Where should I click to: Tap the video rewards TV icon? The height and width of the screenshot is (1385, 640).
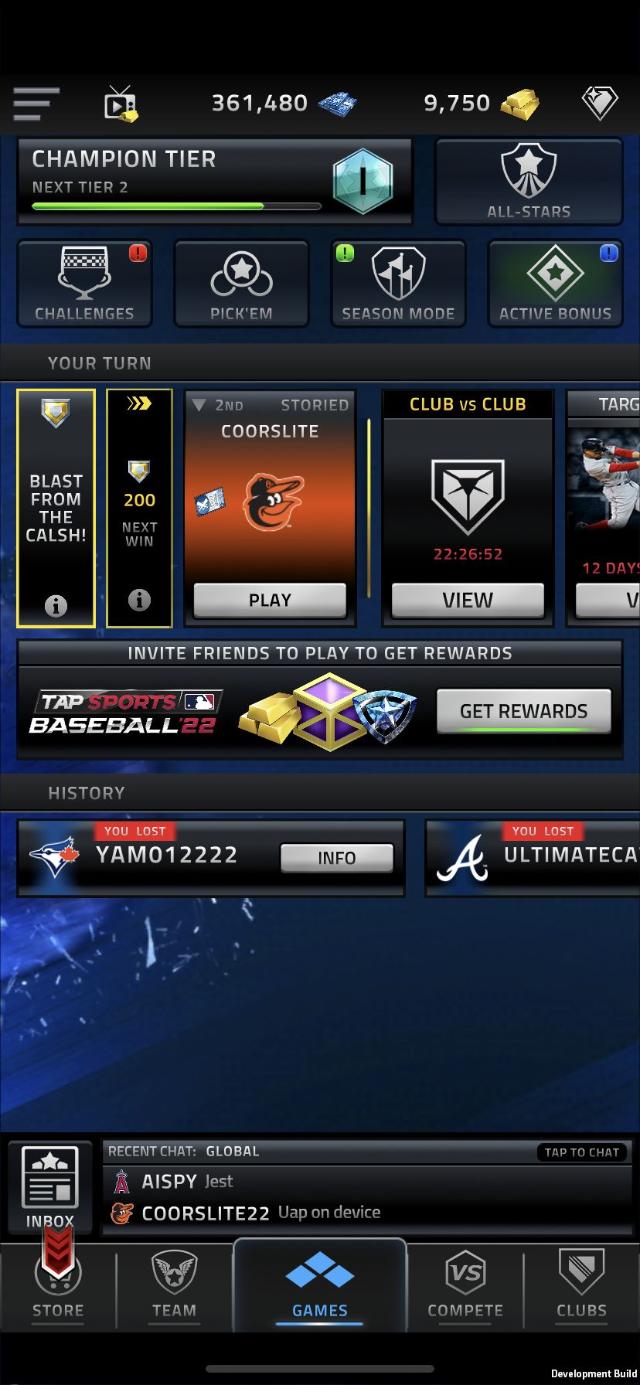121,103
